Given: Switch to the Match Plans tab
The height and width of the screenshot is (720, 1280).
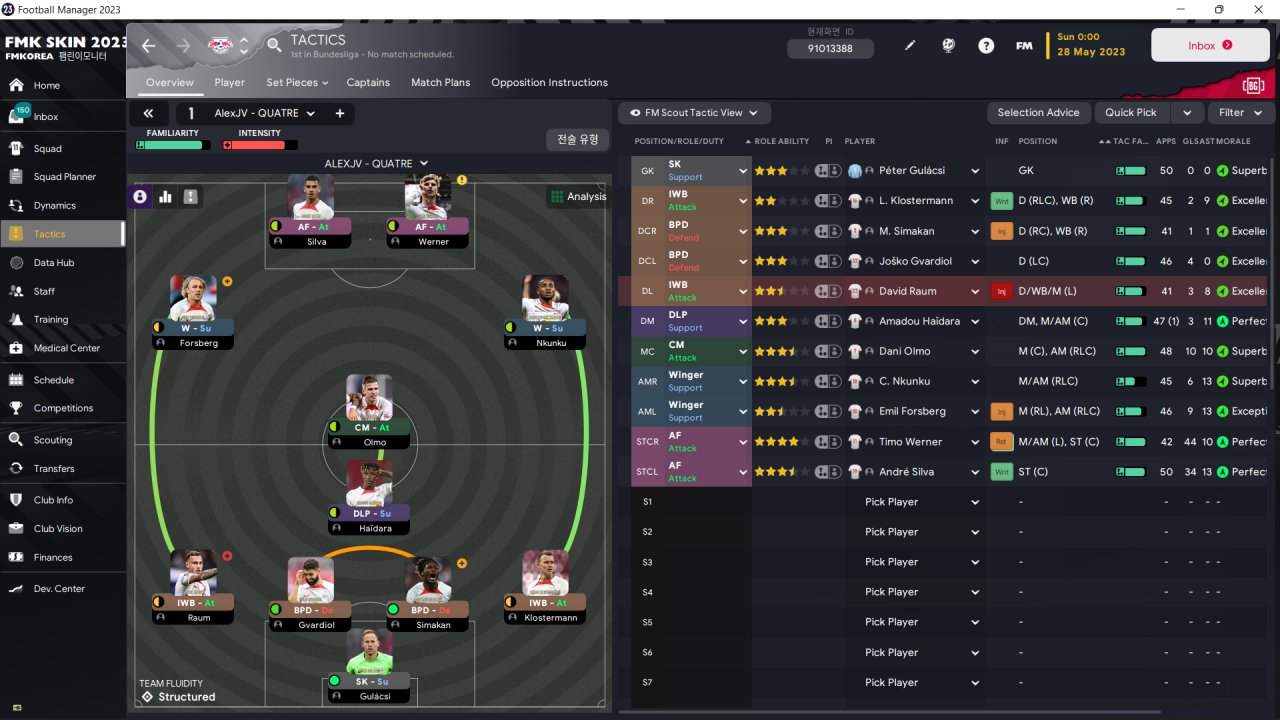Looking at the screenshot, I should pyautogui.click(x=440, y=82).
